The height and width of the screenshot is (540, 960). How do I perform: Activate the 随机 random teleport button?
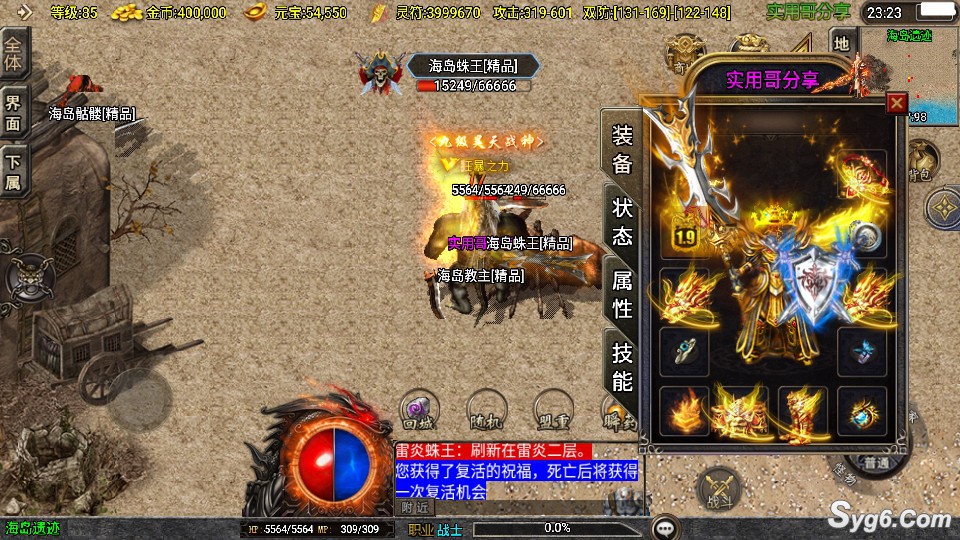click(x=485, y=408)
